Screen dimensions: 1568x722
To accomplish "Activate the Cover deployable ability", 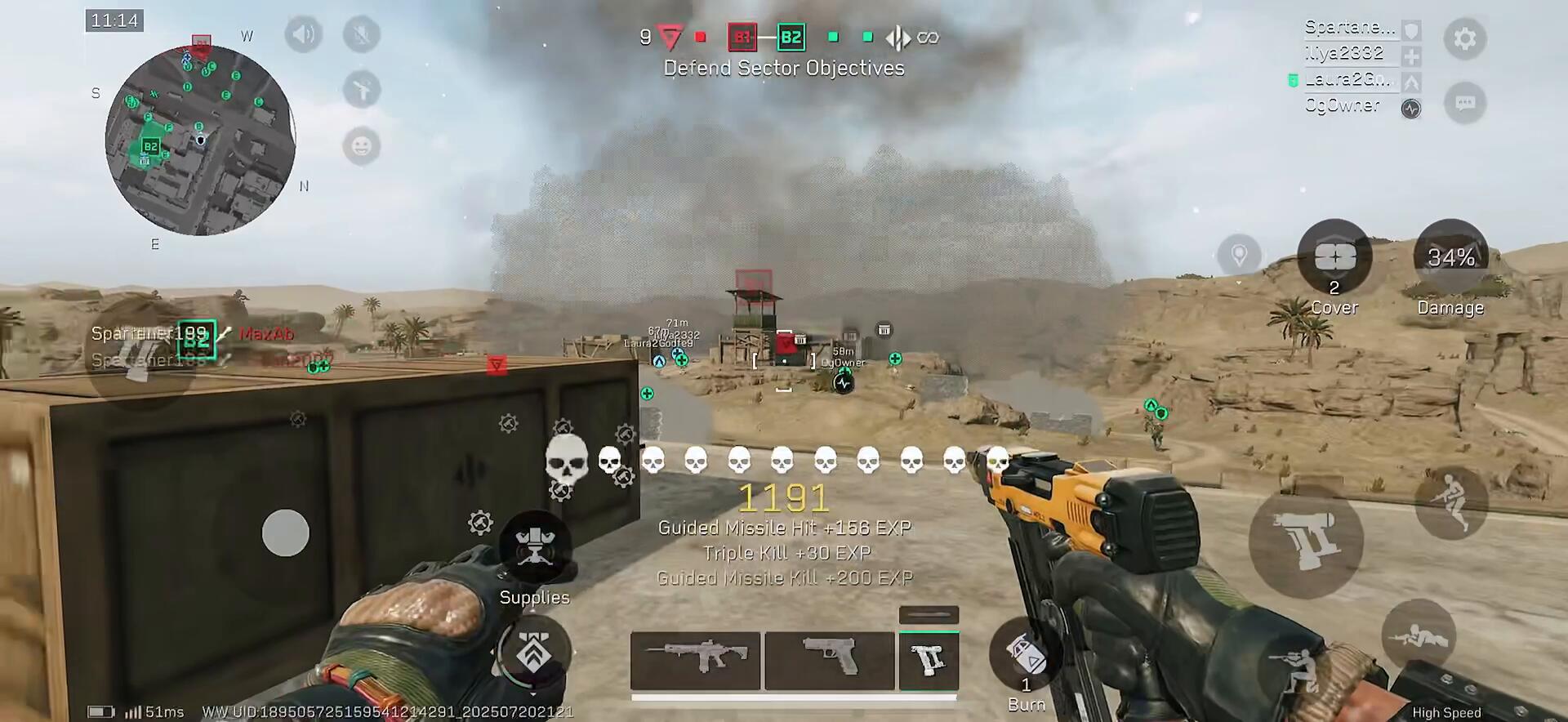I will [x=1334, y=258].
